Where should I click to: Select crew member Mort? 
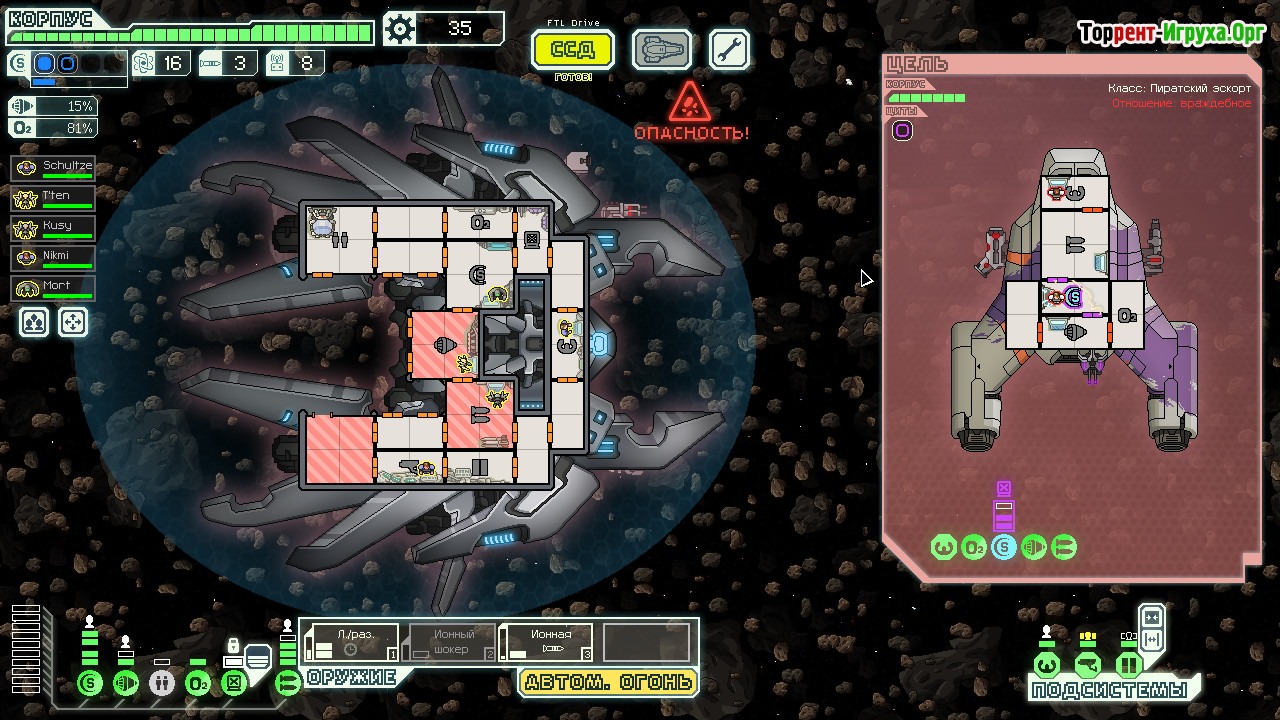tap(54, 288)
